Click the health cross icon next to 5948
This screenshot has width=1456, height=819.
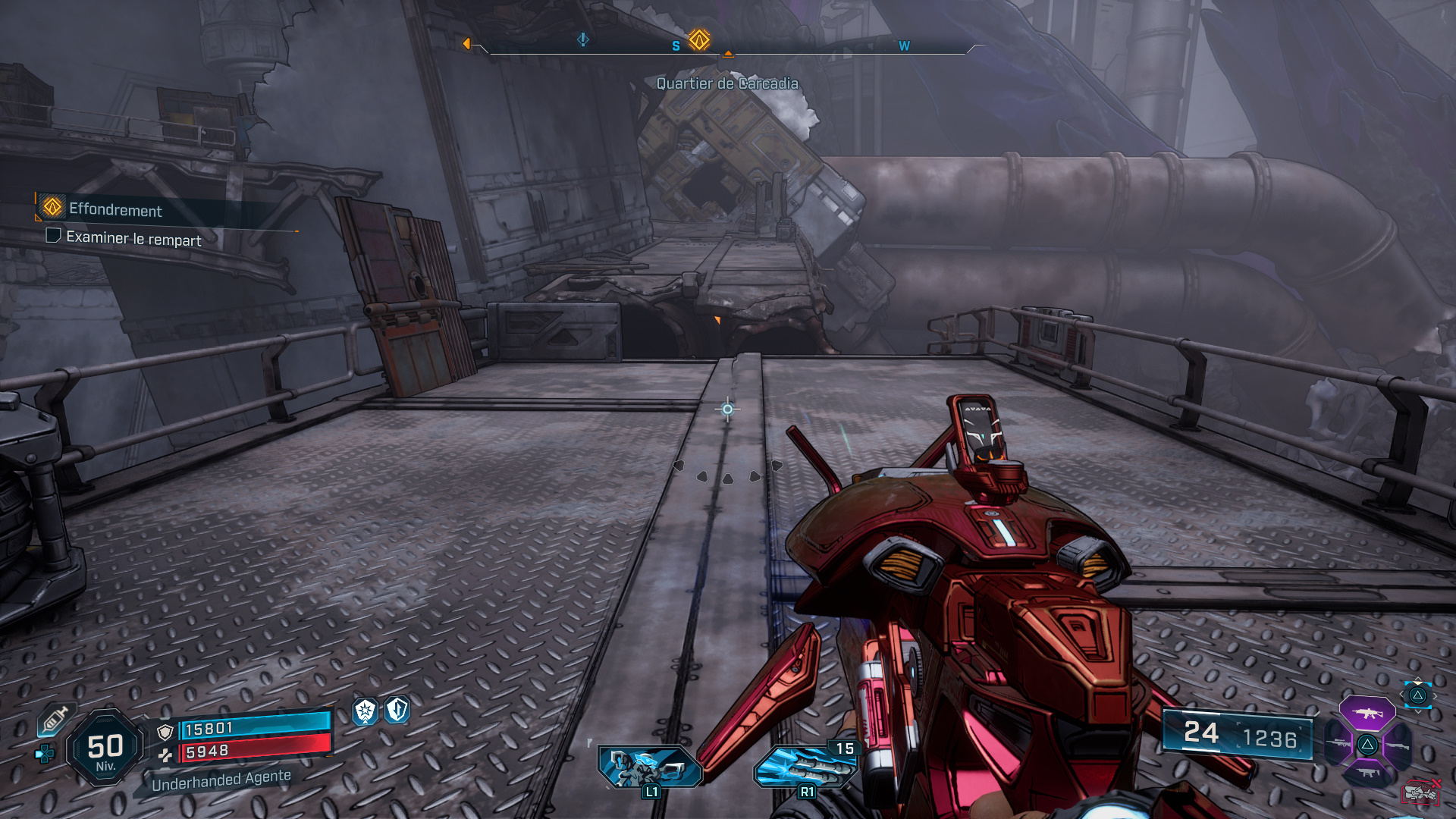click(165, 755)
